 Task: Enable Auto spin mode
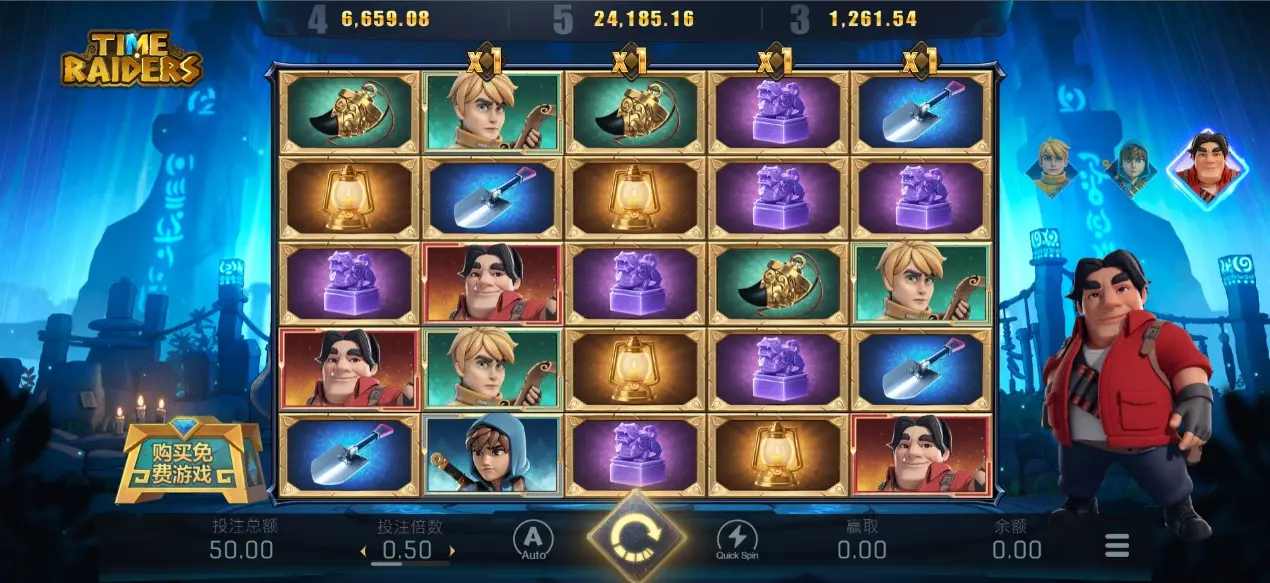click(x=533, y=539)
